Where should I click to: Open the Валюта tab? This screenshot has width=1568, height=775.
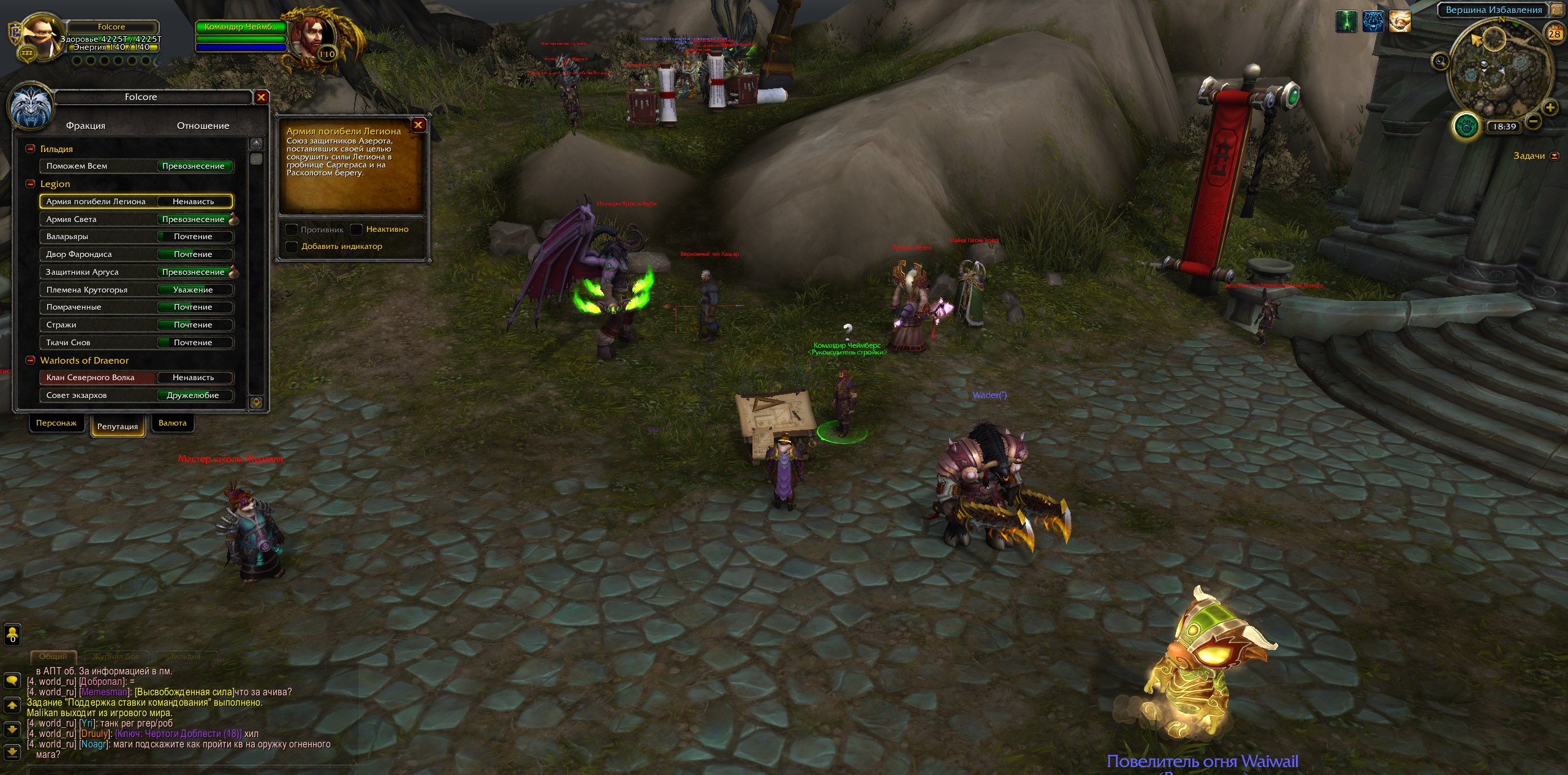pos(172,423)
